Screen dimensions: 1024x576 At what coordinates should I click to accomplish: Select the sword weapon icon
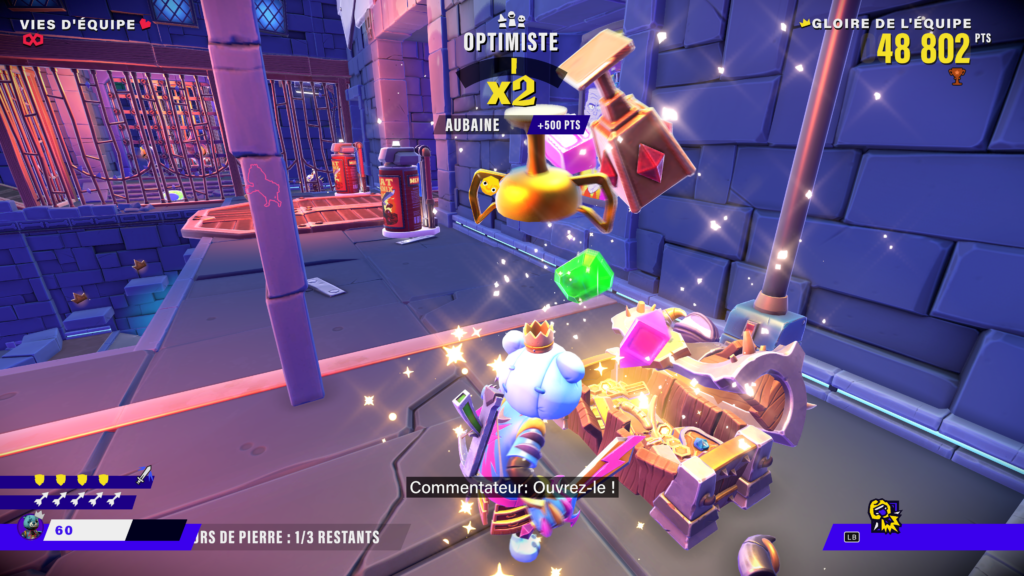click(x=144, y=474)
